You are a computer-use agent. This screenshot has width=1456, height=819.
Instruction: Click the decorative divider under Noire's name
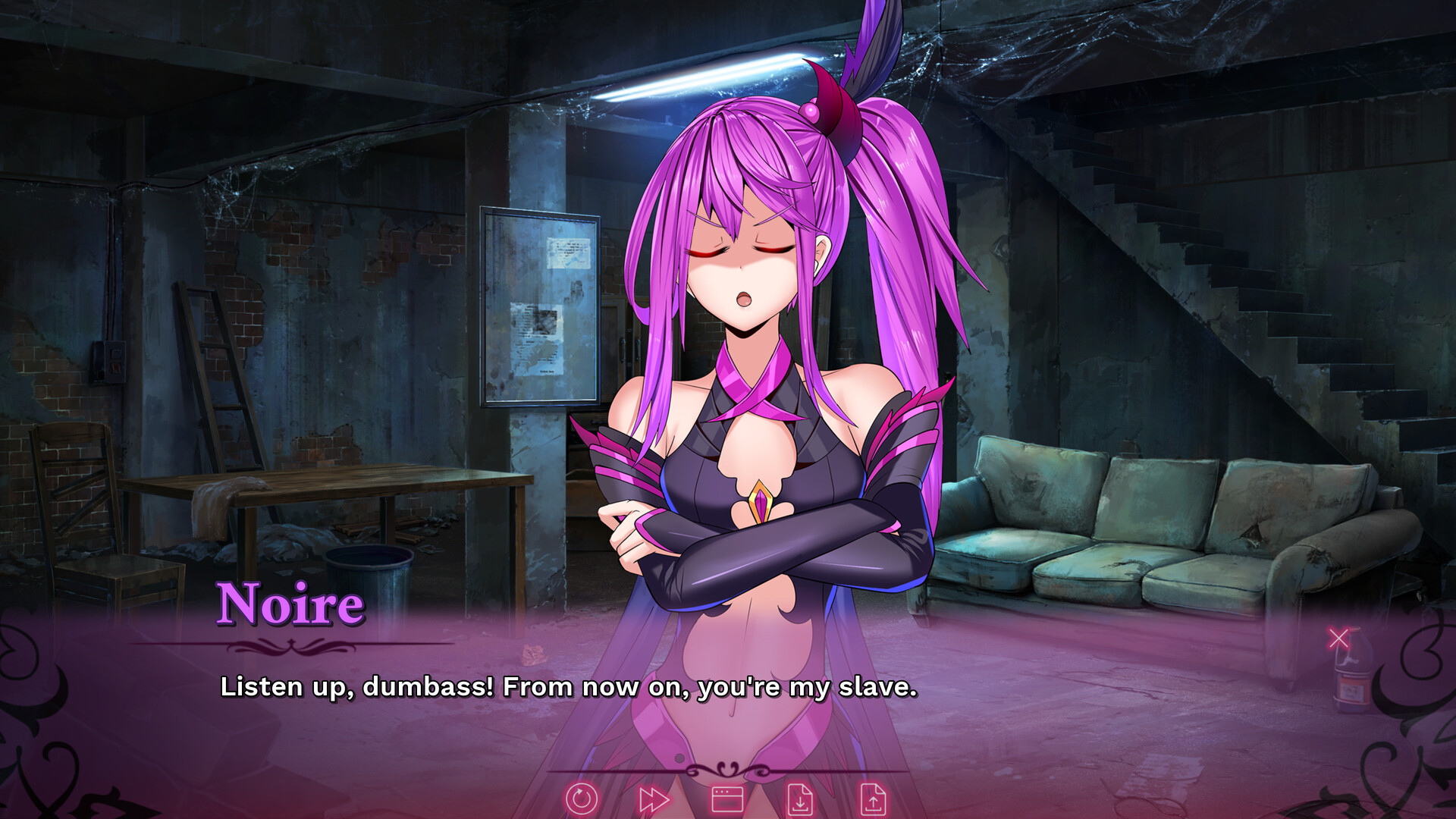point(292,646)
